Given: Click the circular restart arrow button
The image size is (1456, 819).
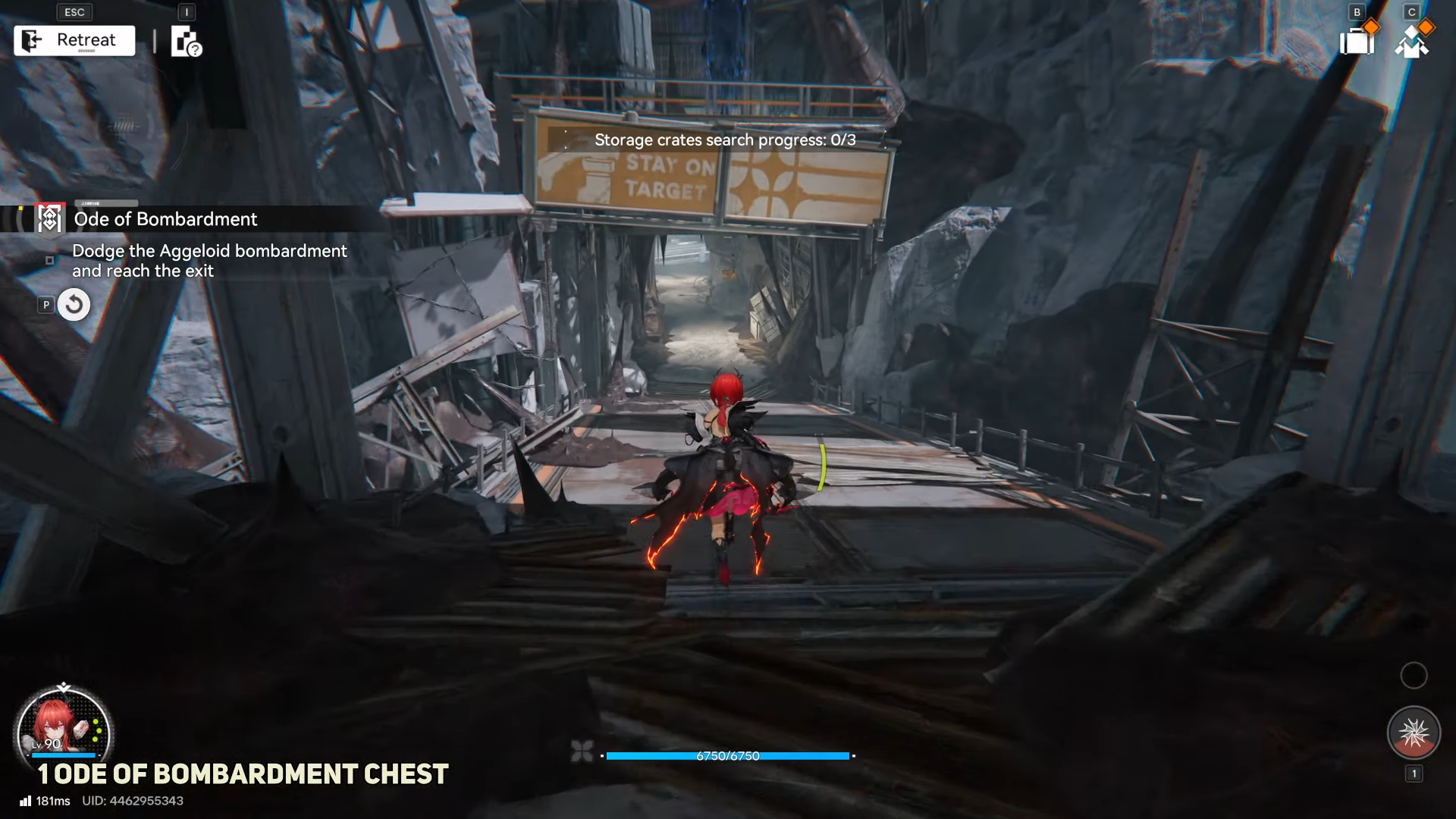Looking at the screenshot, I should click(x=74, y=305).
